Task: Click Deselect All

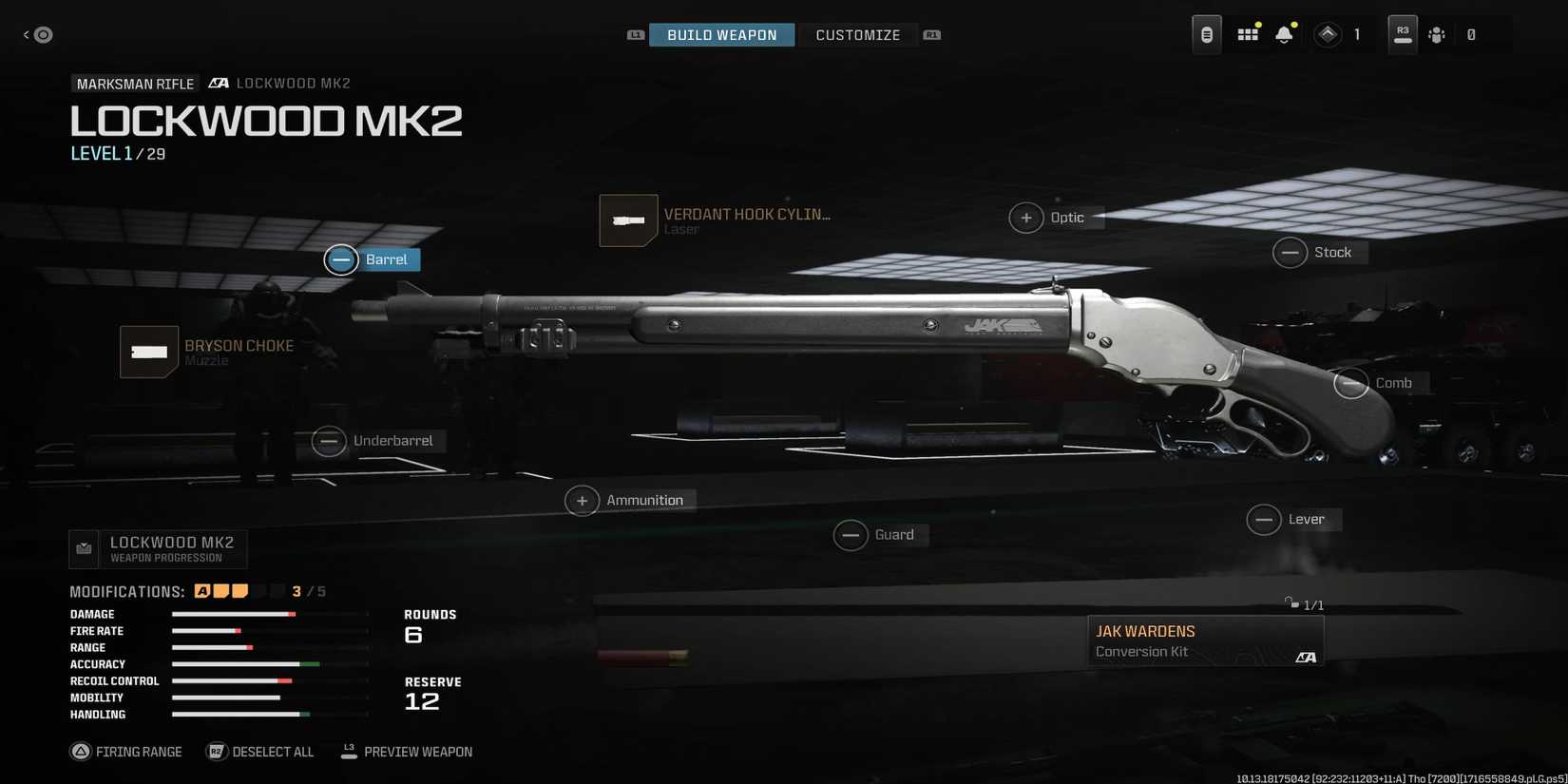Action: tap(259, 751)
